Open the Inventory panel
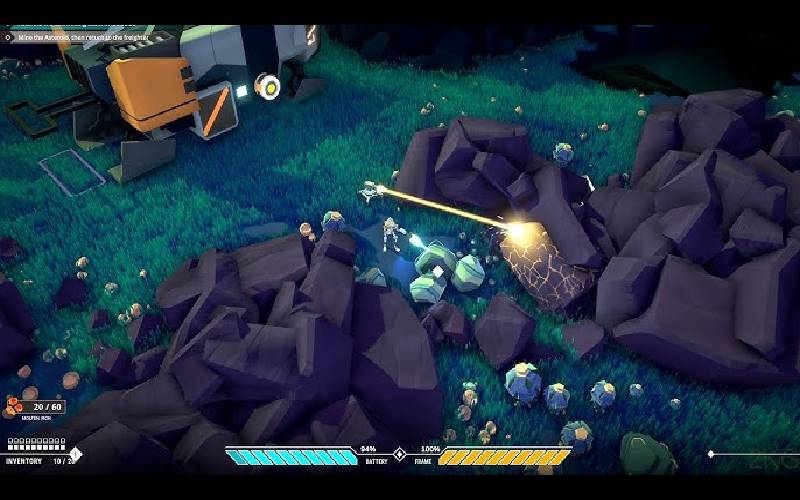 (26, 461)
